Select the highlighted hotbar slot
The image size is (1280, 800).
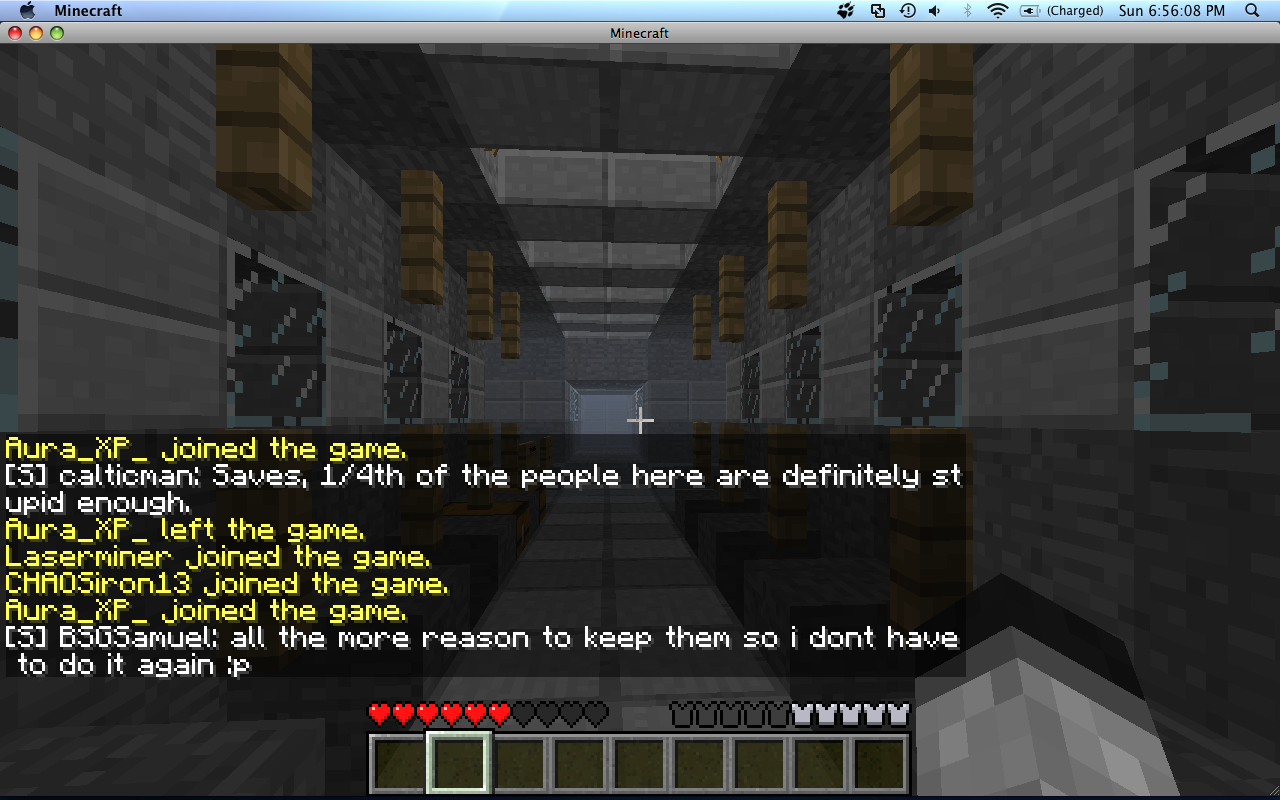(459, 764)
